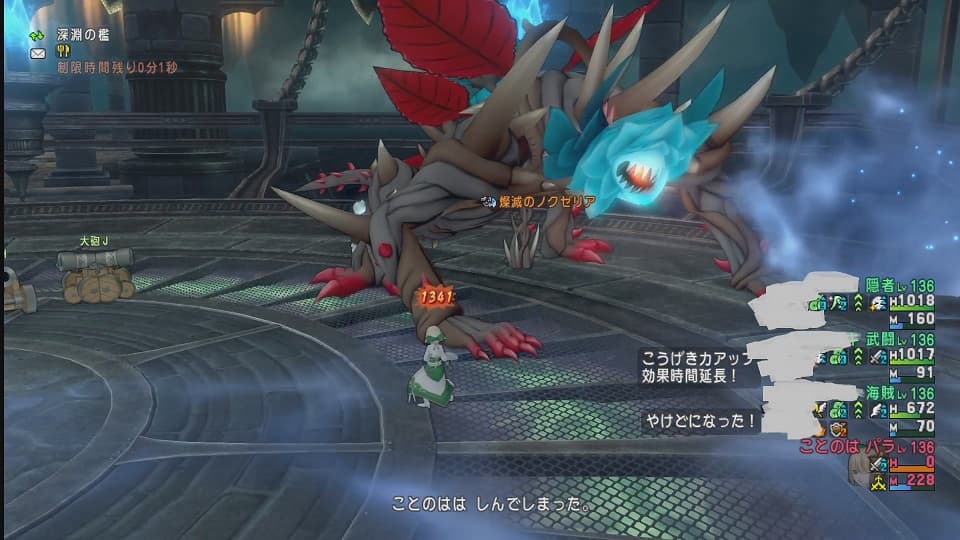This screenshot has height=540, width=960.
Task: Open the mail envelope icon
Action: point(38,52)
